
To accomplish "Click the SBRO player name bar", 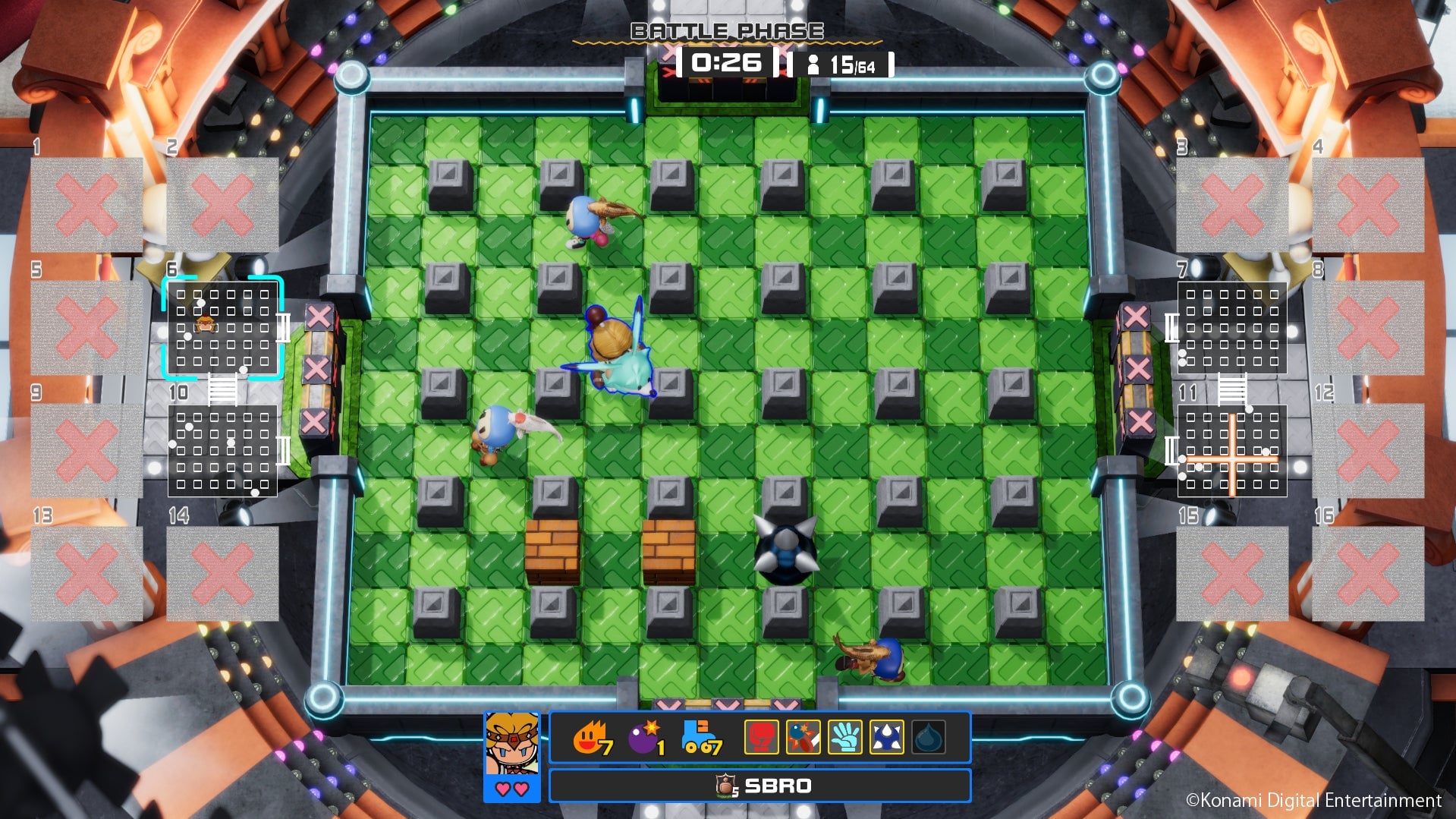I will (x=763, y=786).
